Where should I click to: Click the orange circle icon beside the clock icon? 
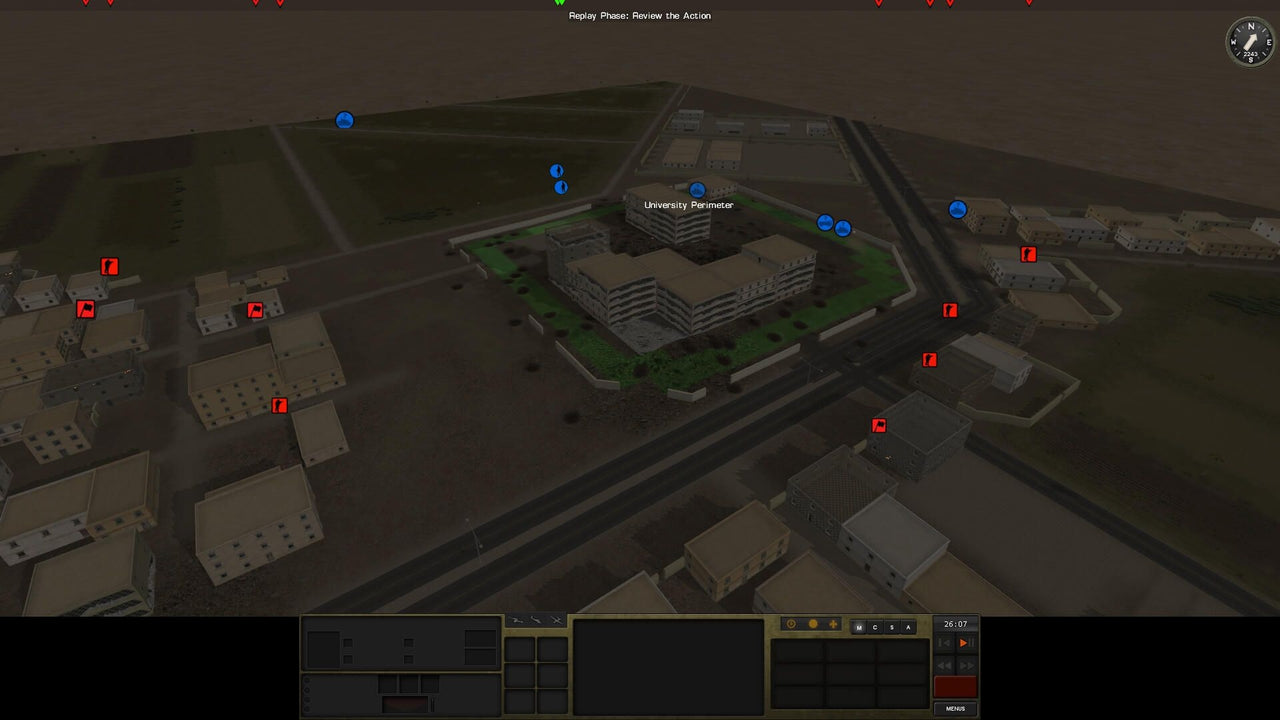pos(814,623)
